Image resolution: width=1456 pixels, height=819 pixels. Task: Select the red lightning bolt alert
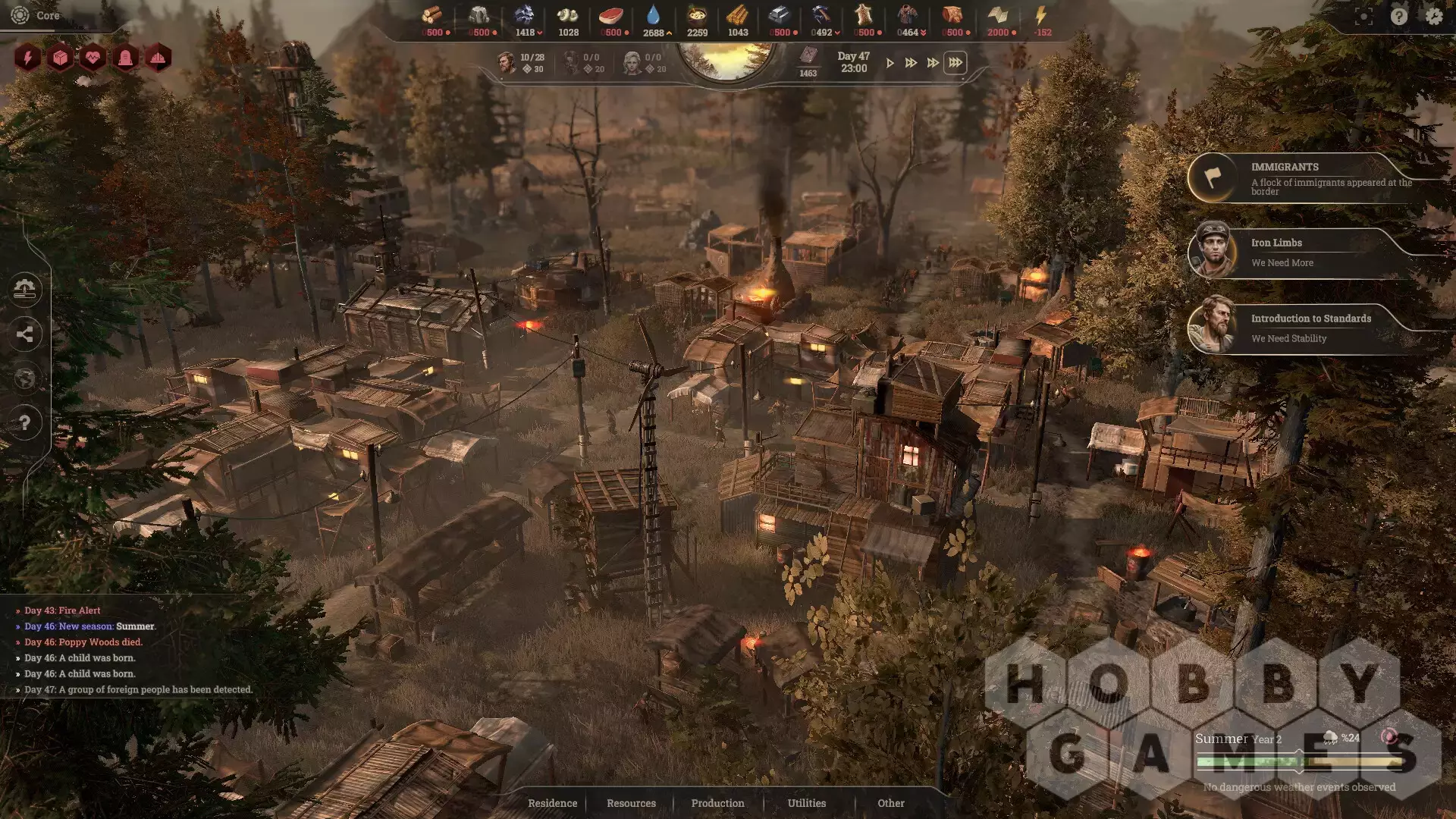click(x=27, y=58)
